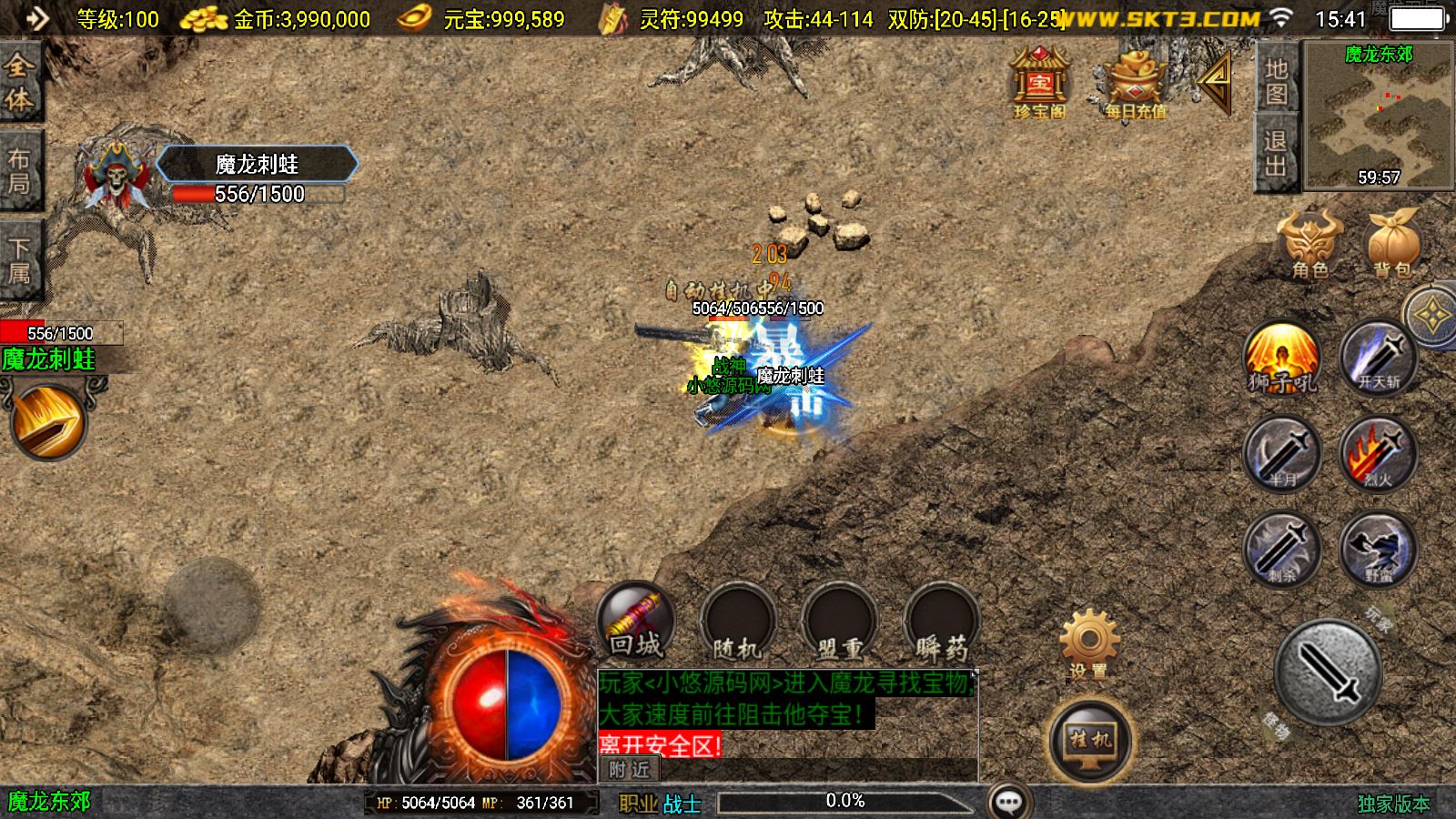The image size is (1456, 819).
Task: Use the 回城 town return scroll
Action: [635, 622]
